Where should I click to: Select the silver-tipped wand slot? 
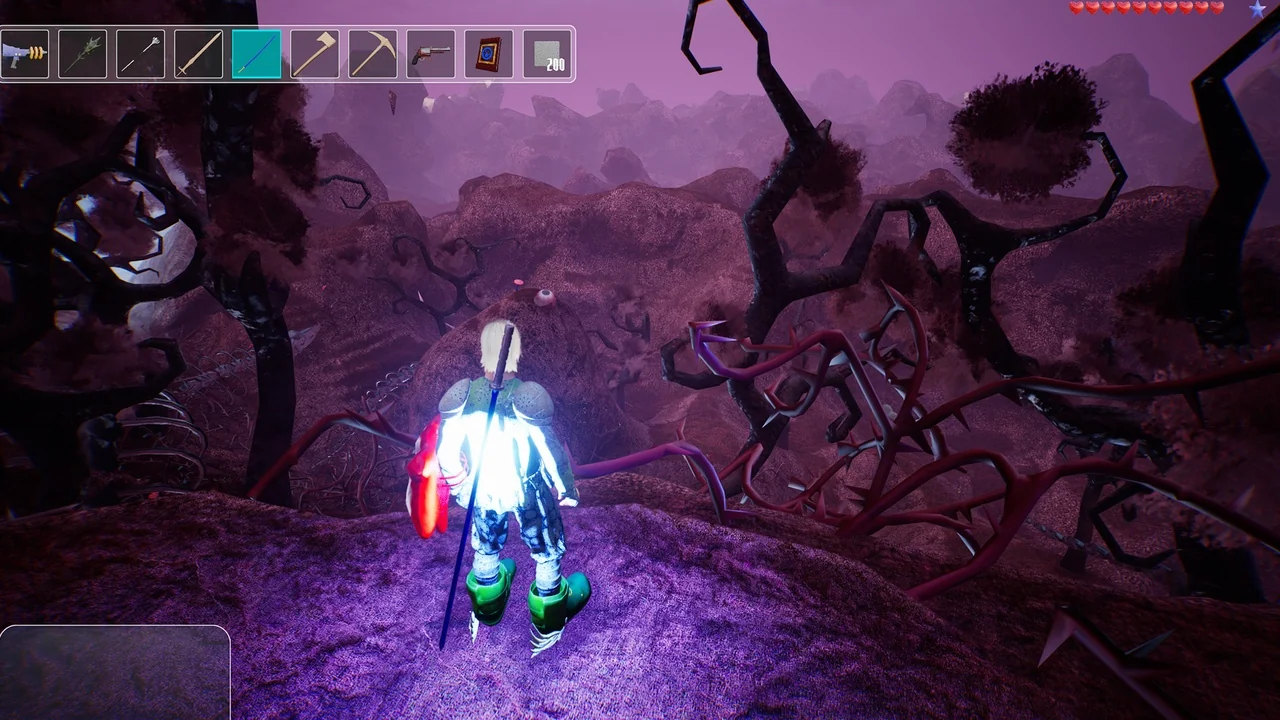[x=140, y=54]
